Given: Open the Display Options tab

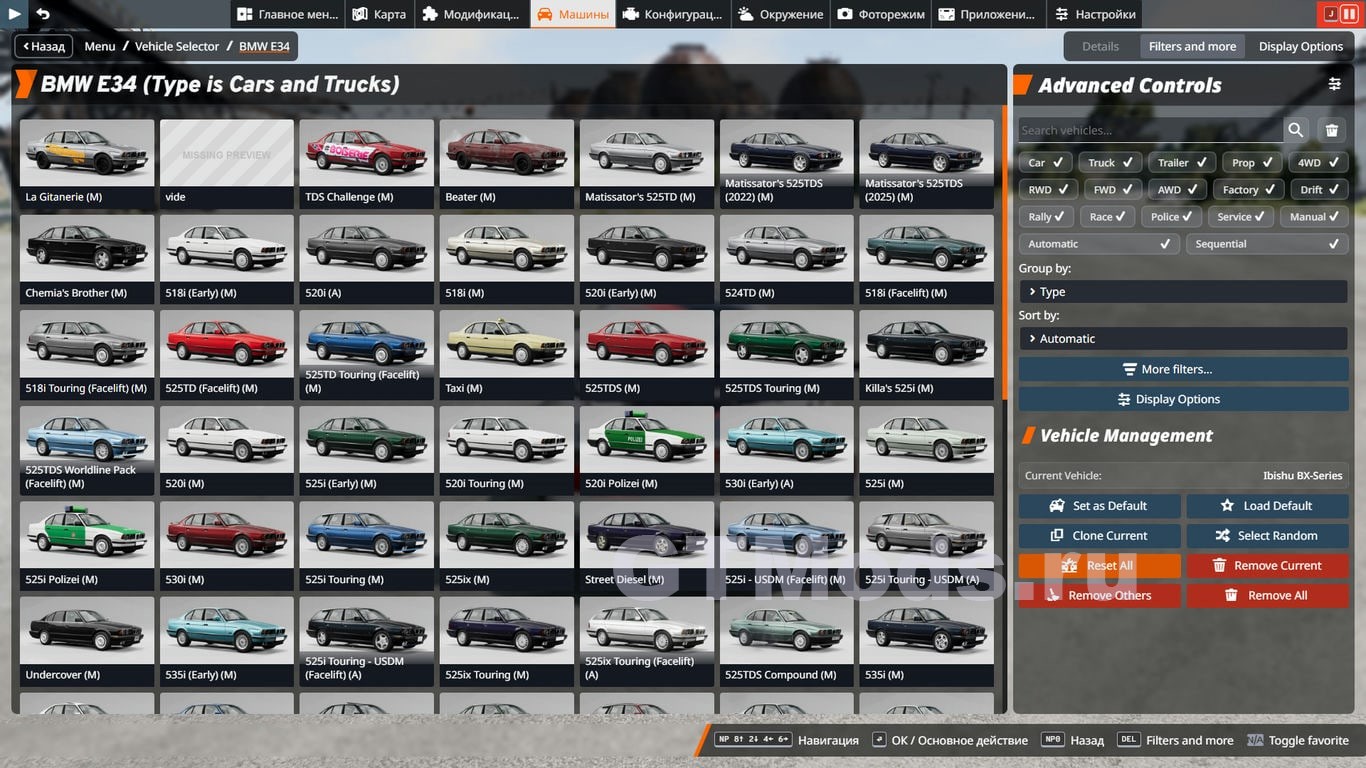Looking at the screenshot, I should tap(1300, 46).
